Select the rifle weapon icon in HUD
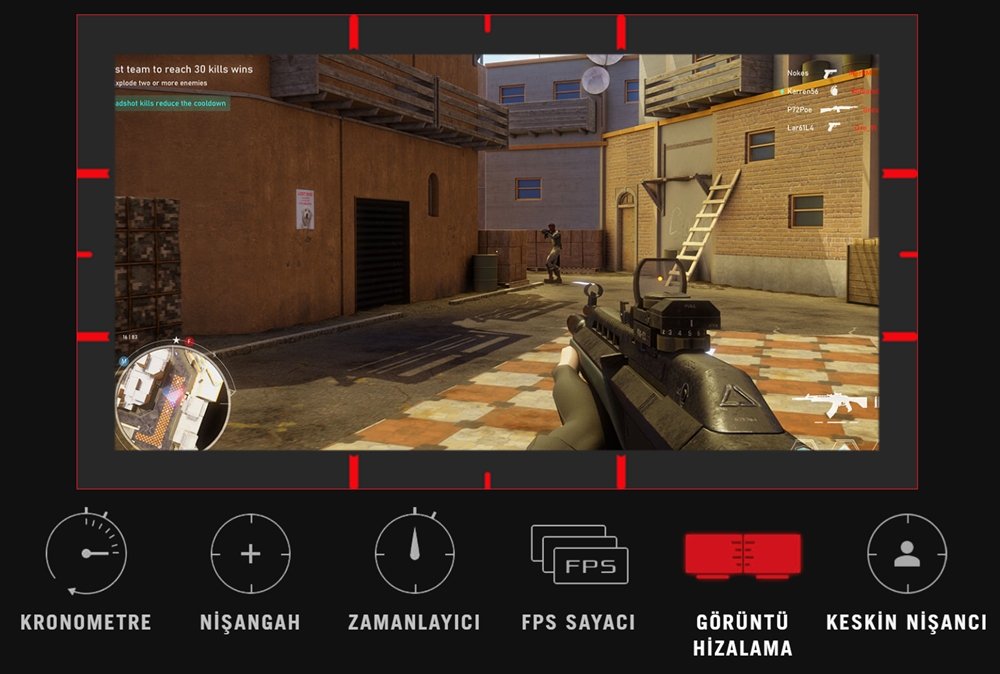Image resolution: width=1000 pixels, height=674 pixels. coord(834,404)
